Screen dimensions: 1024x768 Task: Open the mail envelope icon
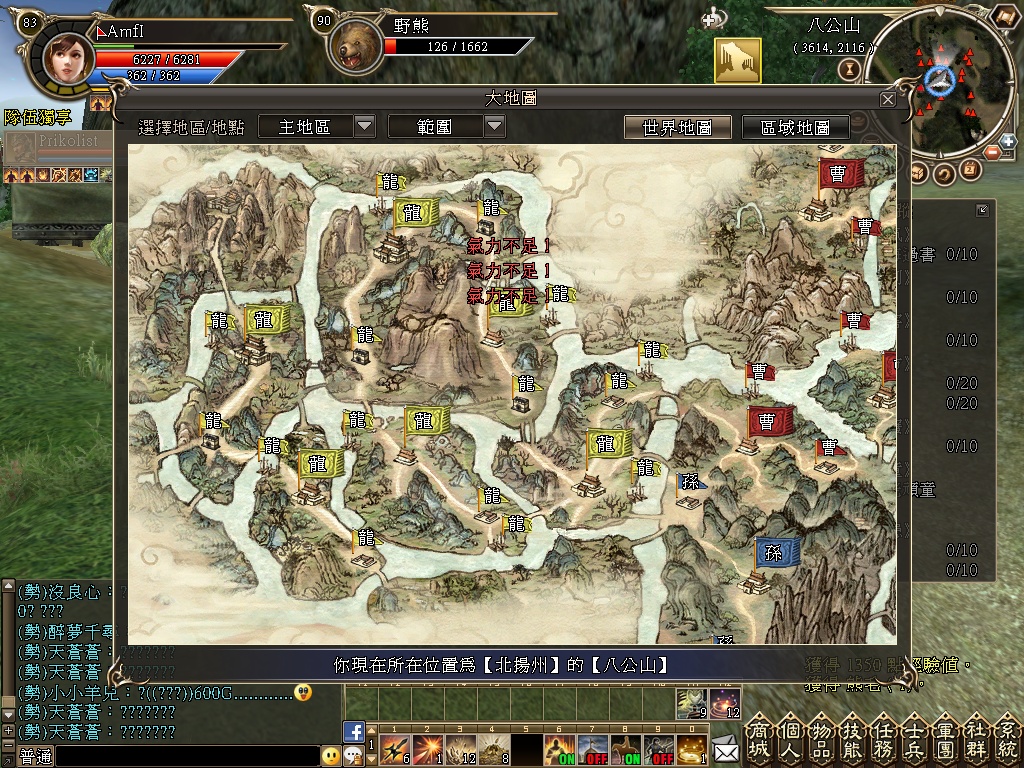point(725,748)
